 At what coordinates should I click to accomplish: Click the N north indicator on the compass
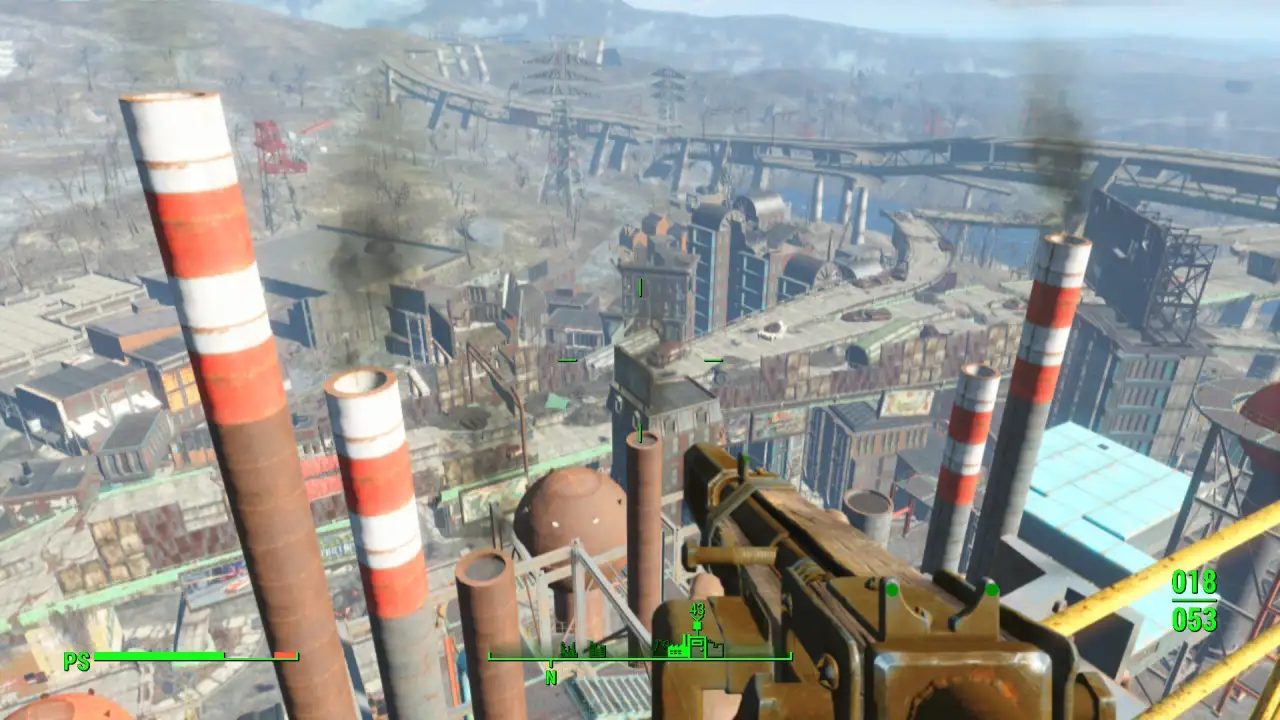[551, 676]
